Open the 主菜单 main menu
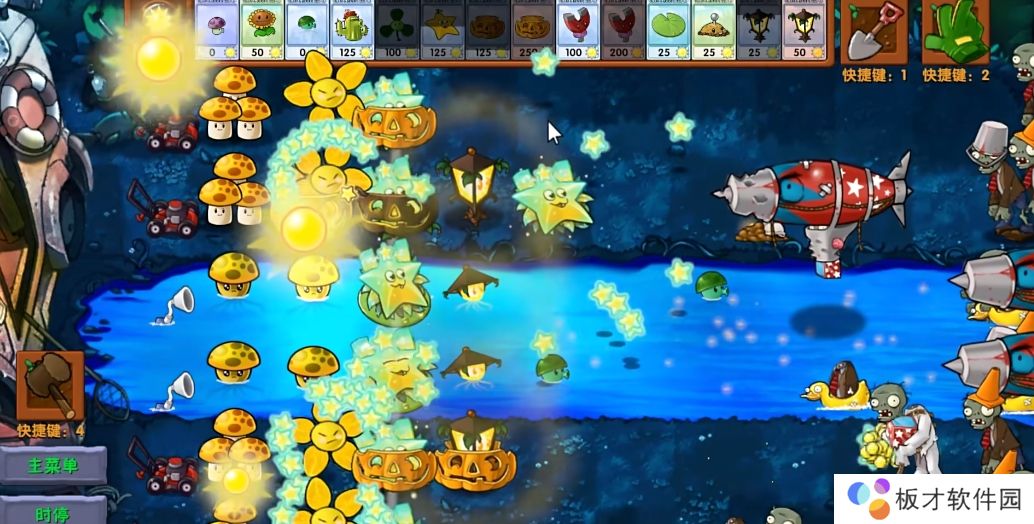 52,465
